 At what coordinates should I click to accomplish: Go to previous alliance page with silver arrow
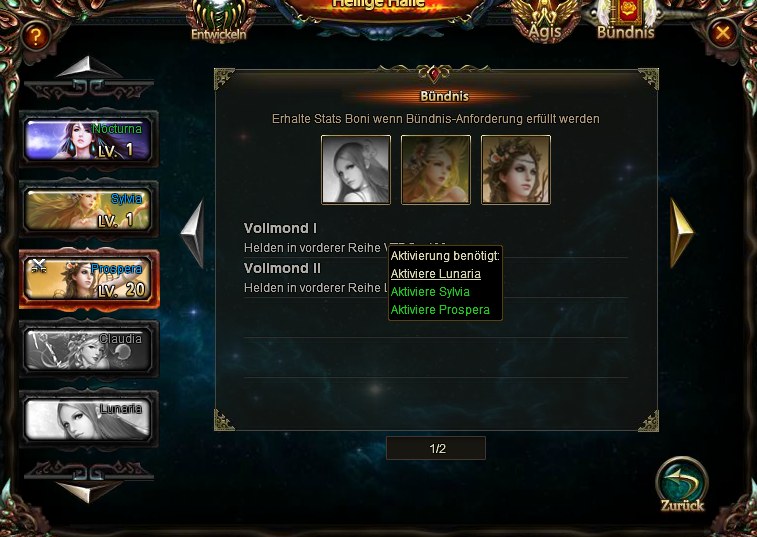[x=193, y=233]
